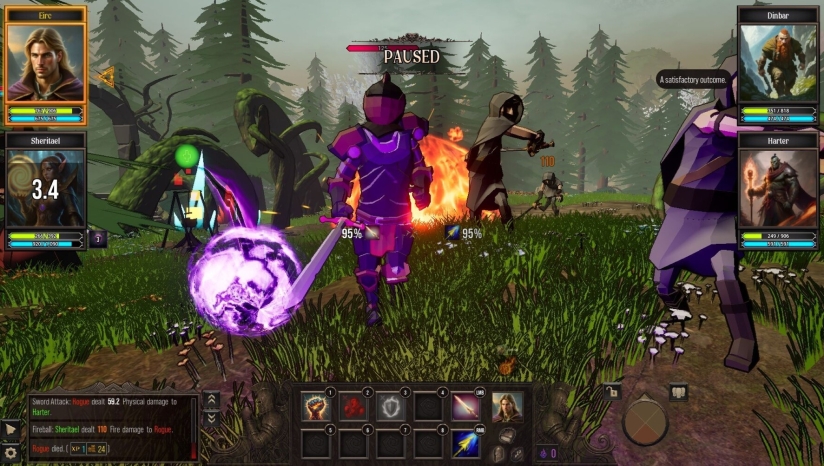
Task: Click the round compass dial
Action: pos(644,423)
